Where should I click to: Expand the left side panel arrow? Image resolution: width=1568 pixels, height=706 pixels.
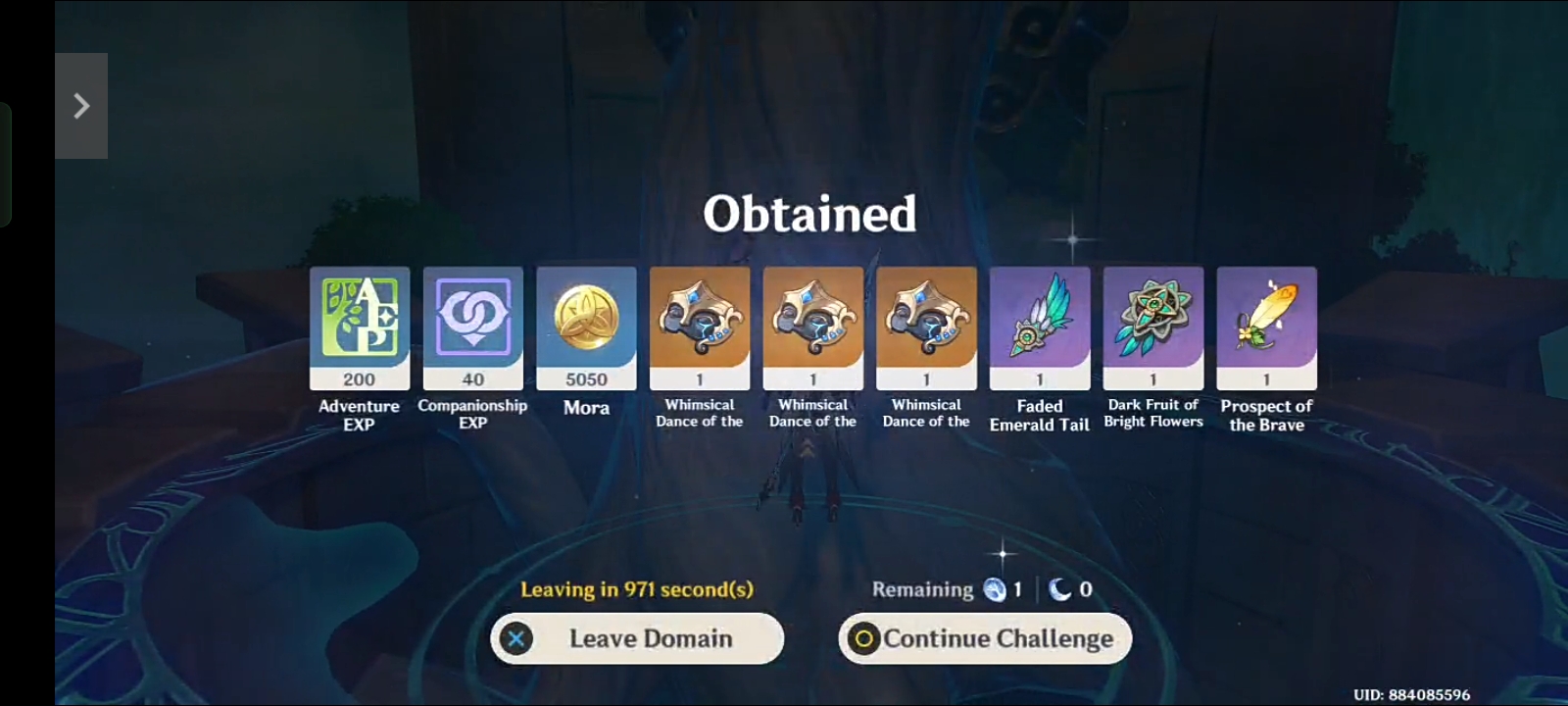coord(82,104)
